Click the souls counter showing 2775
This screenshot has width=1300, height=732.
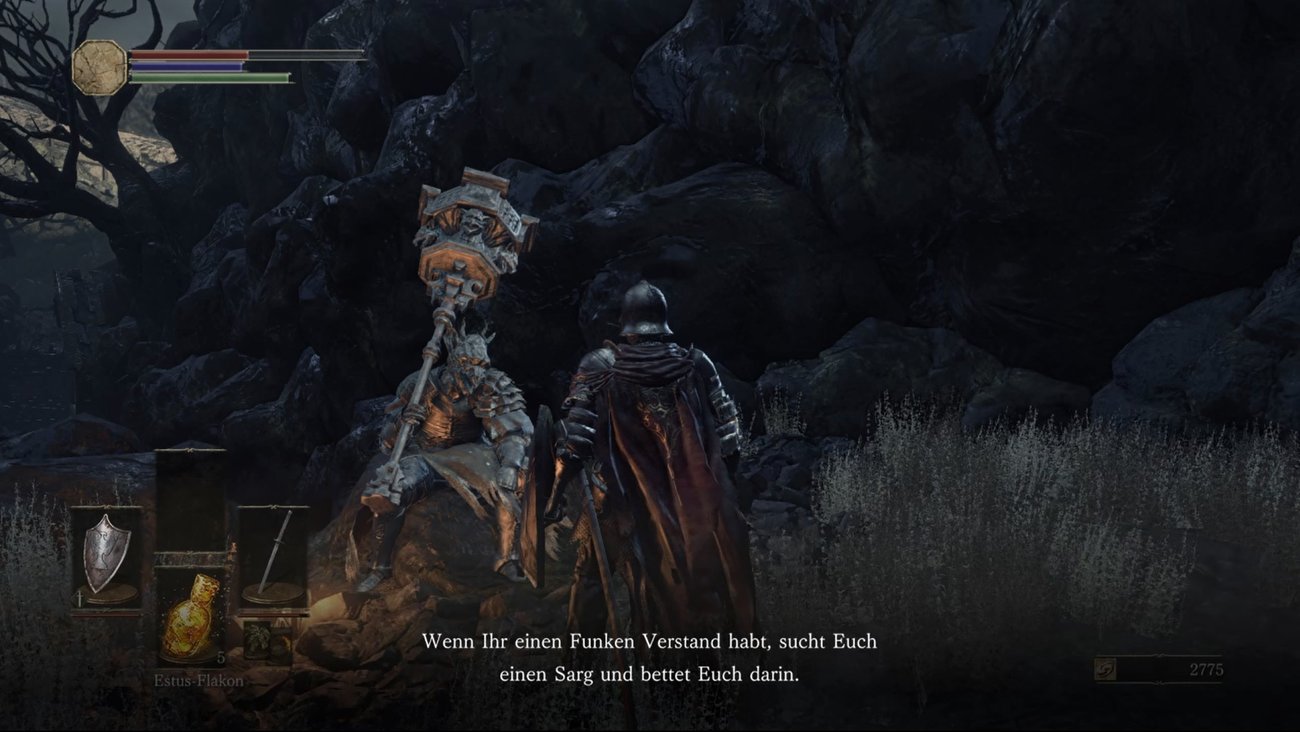coord(1205,668)
